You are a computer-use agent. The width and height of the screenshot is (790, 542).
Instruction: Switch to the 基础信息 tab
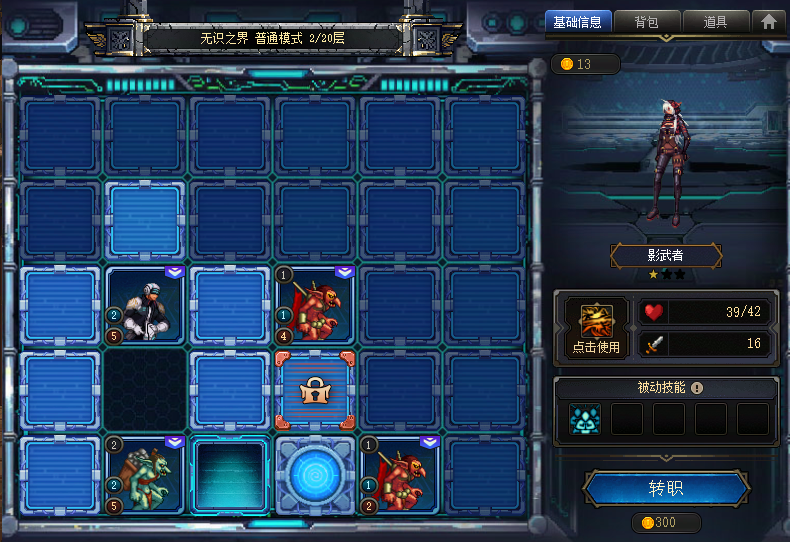pyautogui.click(x=578, y=21)
